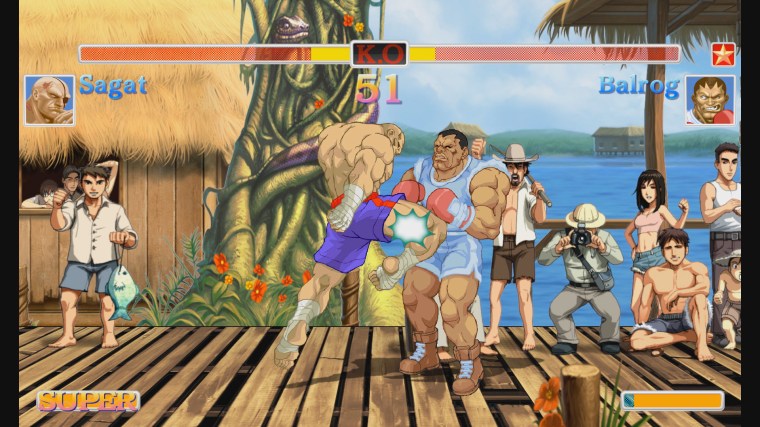Click Sagat's character portrait

click(x=49, y=100)
